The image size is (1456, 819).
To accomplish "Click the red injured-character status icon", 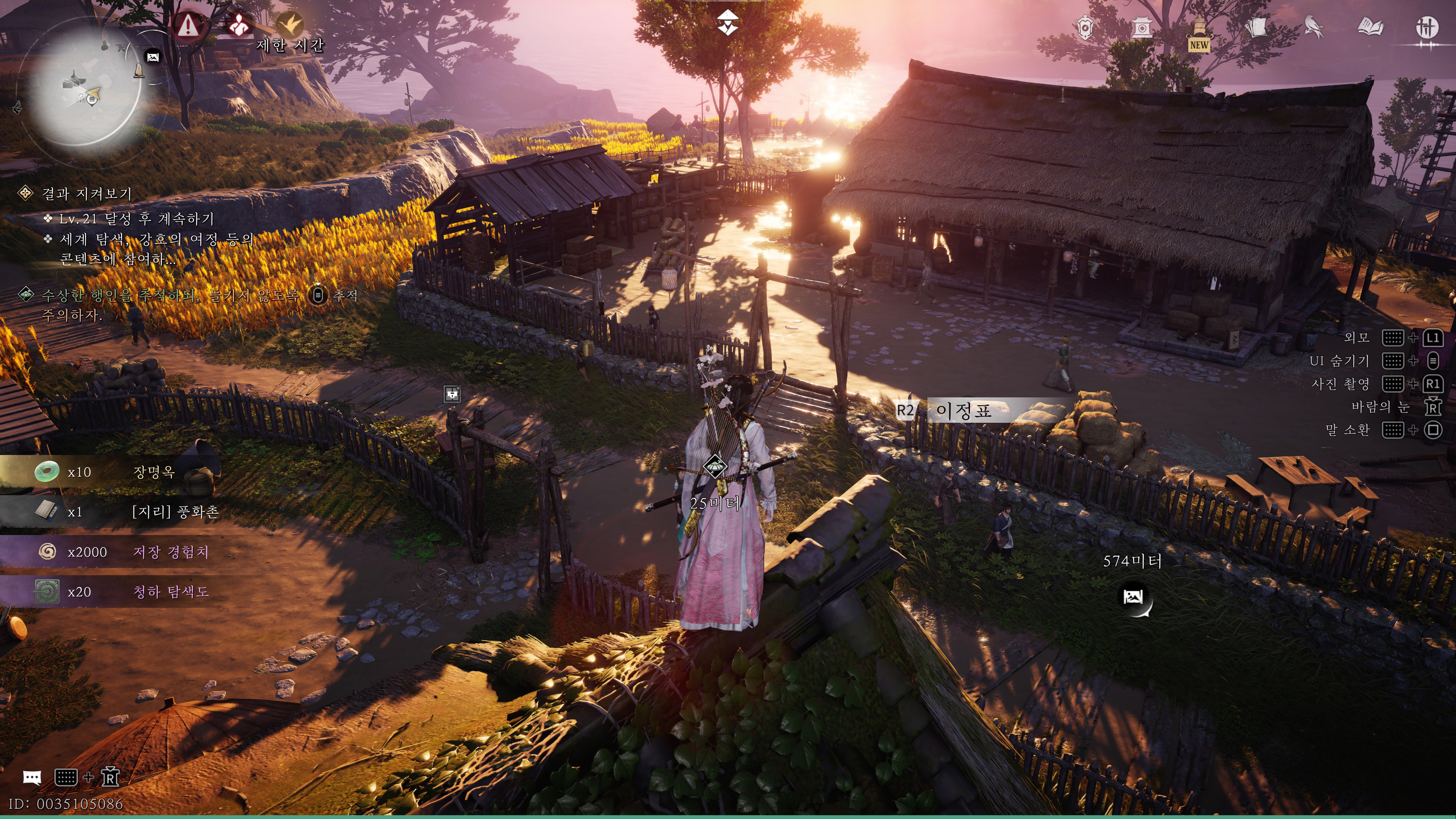I will (239, 25).
